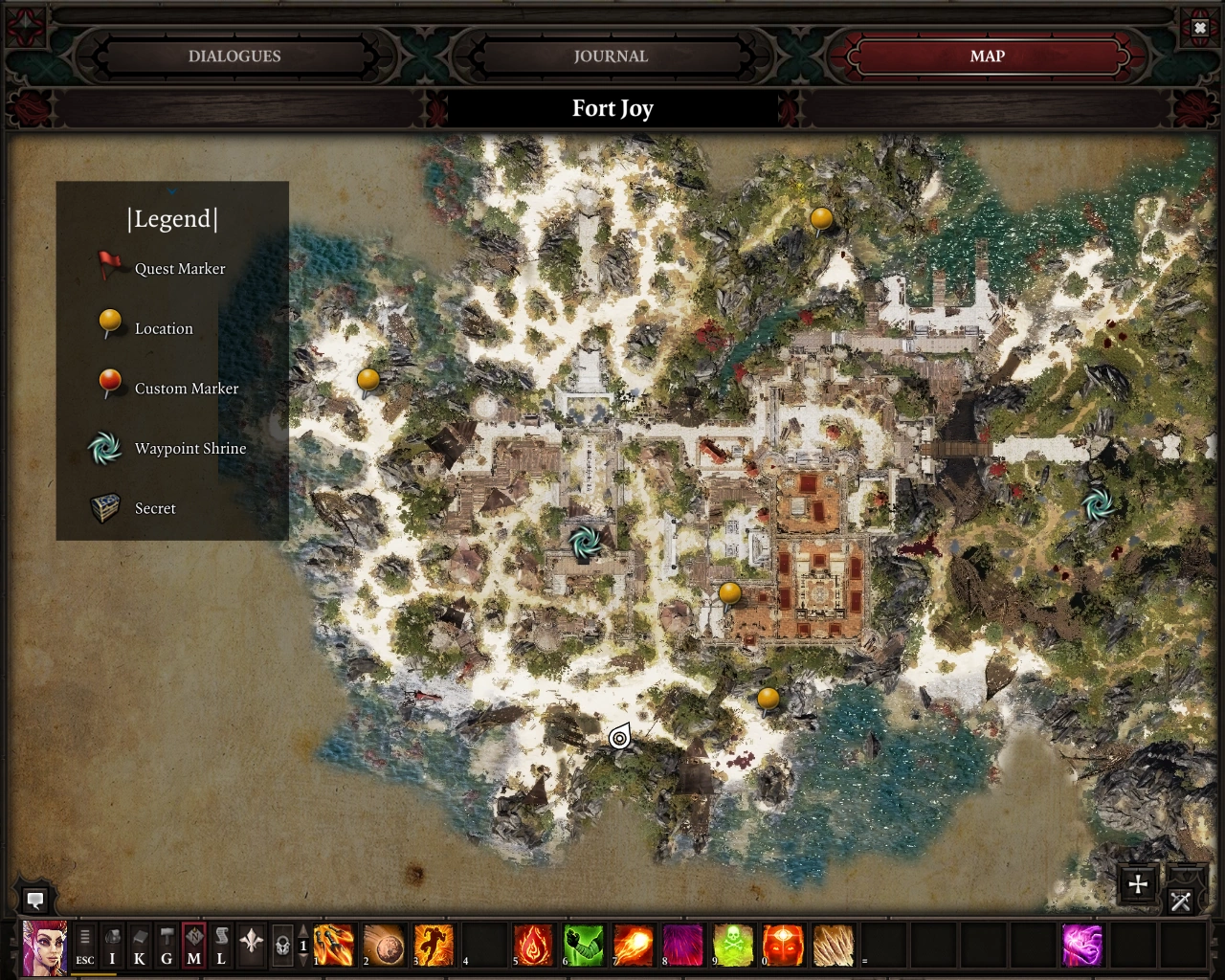The image size is (1225, 980).
Task: Open the skills book K button
Action: coord(140,946)
